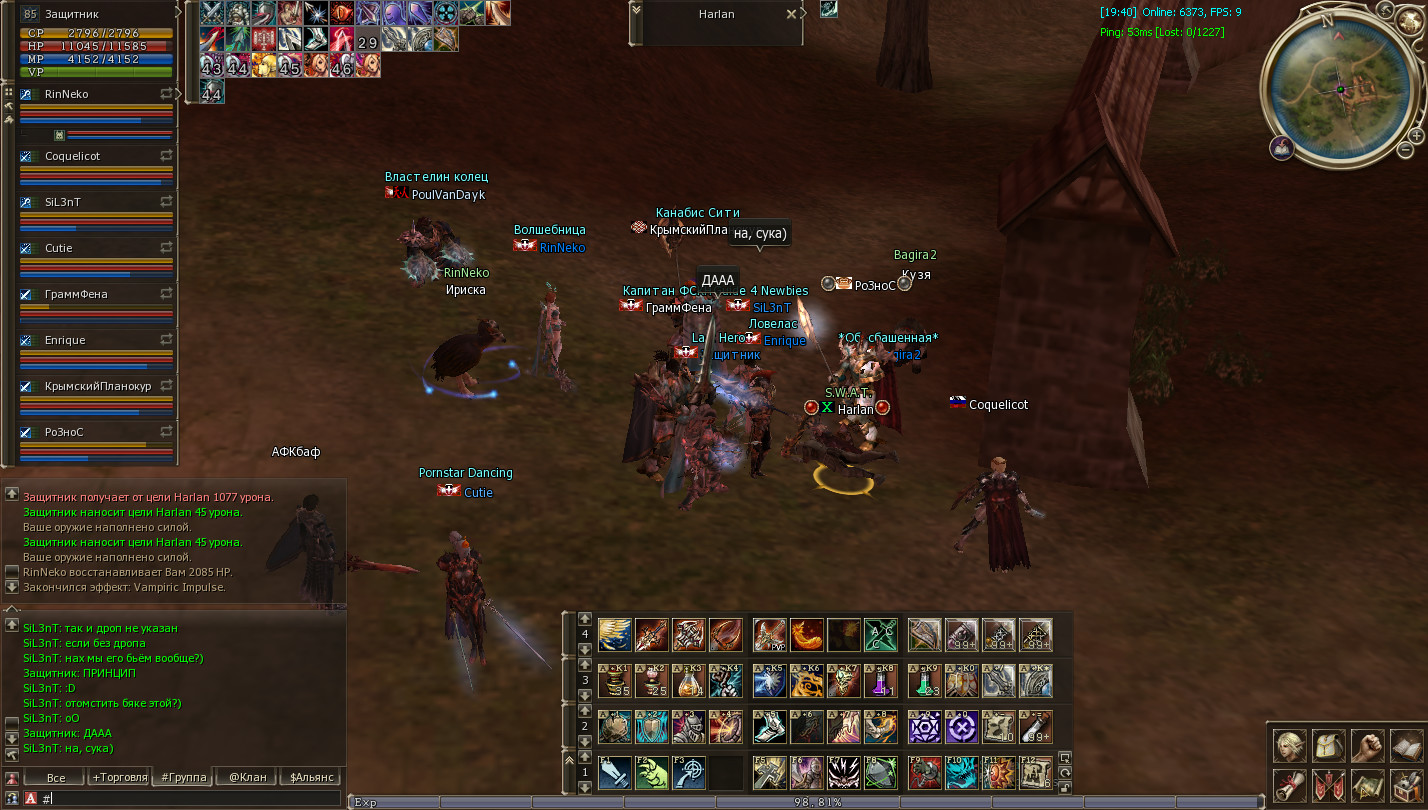
Task: Open the character status menu icon
Action: pyautogui.click(x=1290, y=746)
